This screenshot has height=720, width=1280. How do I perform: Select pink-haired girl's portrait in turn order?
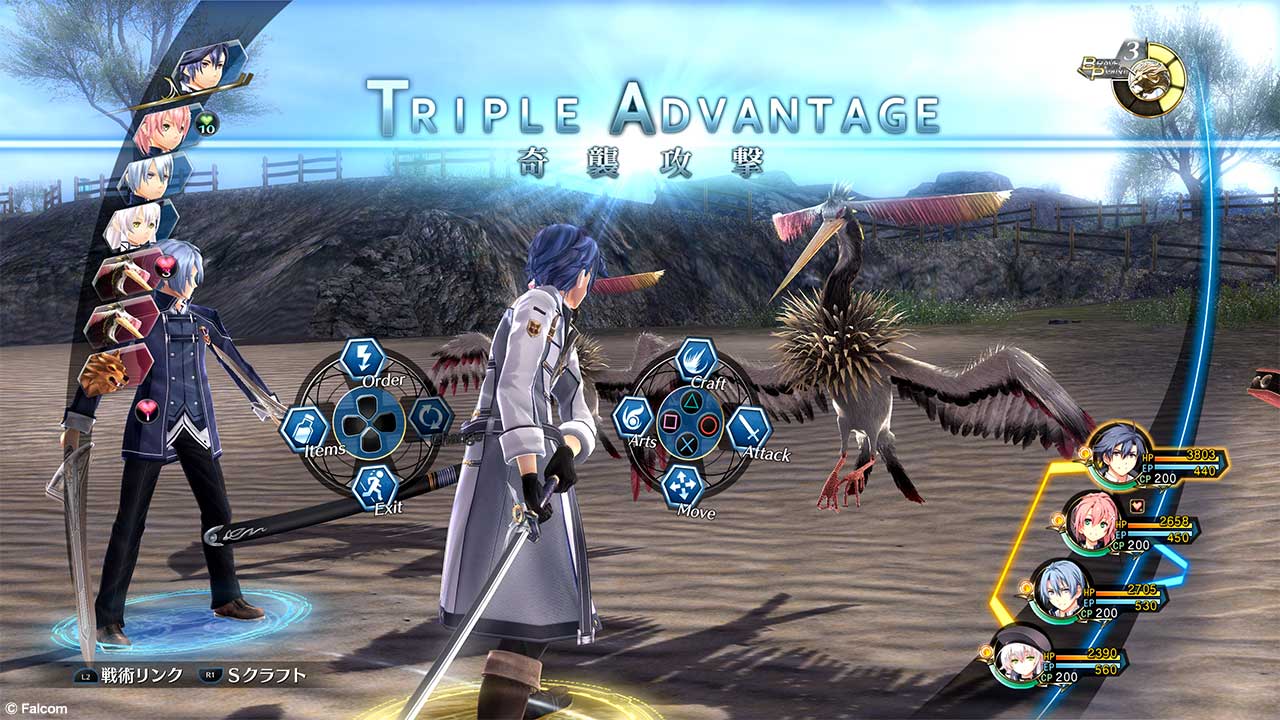point(165,127)
